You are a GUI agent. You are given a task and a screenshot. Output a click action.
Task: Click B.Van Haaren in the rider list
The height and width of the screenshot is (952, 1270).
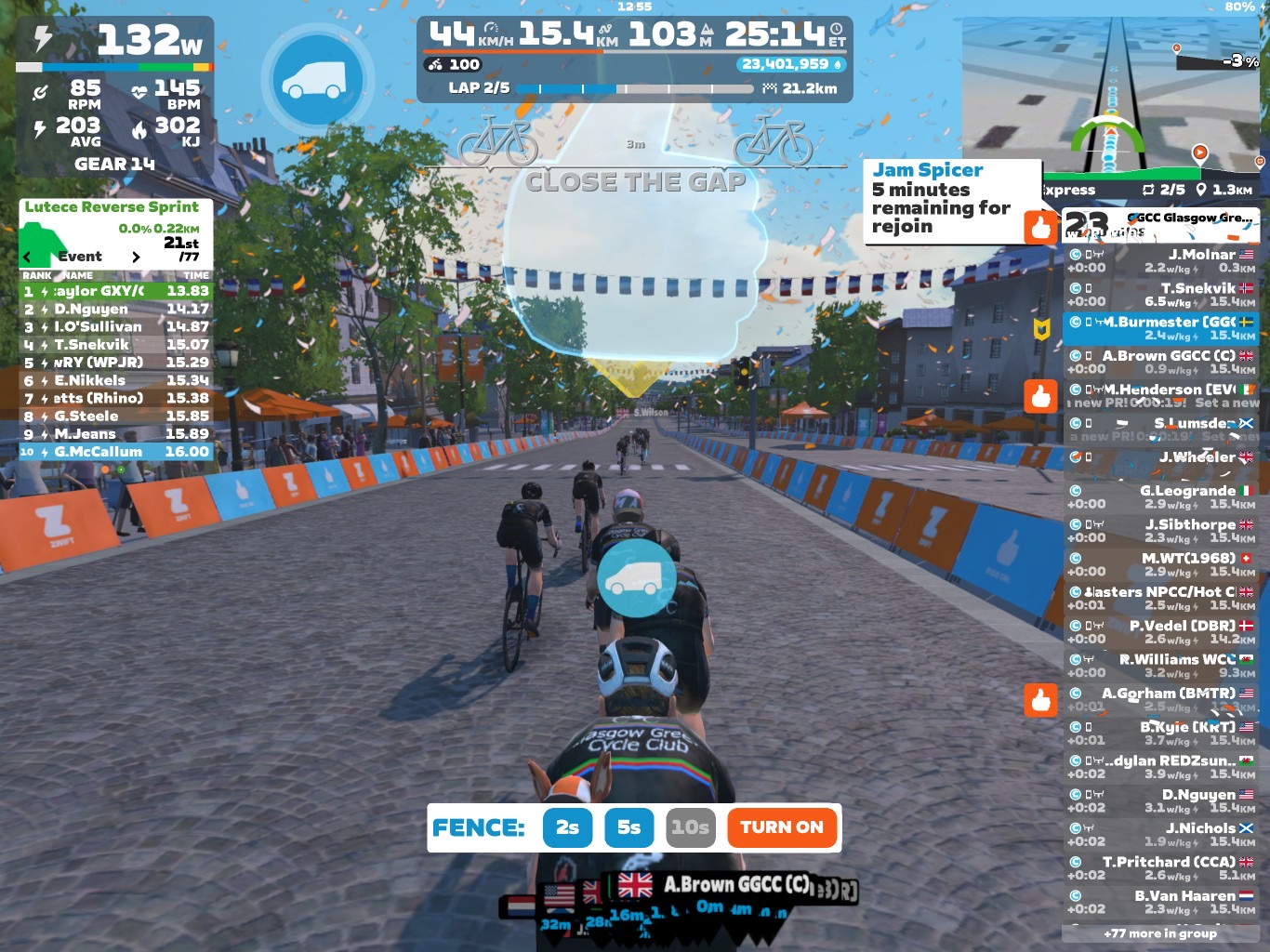[x=1160, y=902]
